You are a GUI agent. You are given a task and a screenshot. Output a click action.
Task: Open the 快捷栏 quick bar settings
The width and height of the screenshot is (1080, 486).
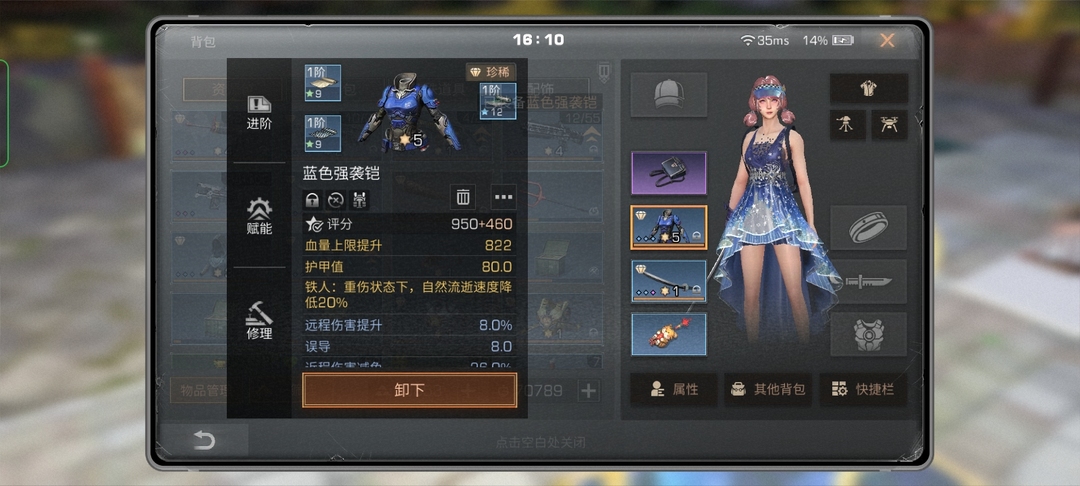pyautogui.click(x=863, y=389)
